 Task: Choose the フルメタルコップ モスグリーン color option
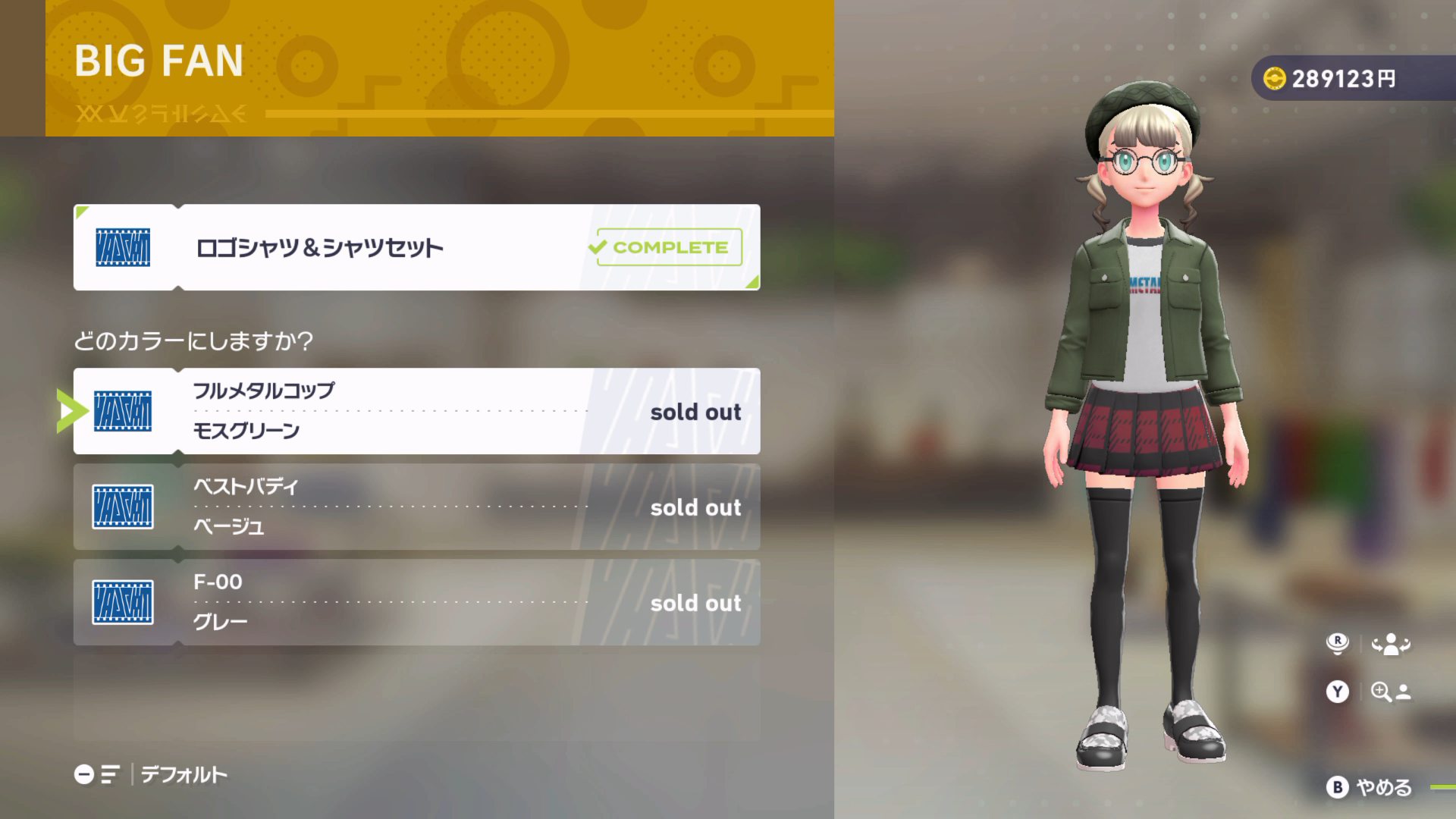pyautogui.click(x=416, y=411)
